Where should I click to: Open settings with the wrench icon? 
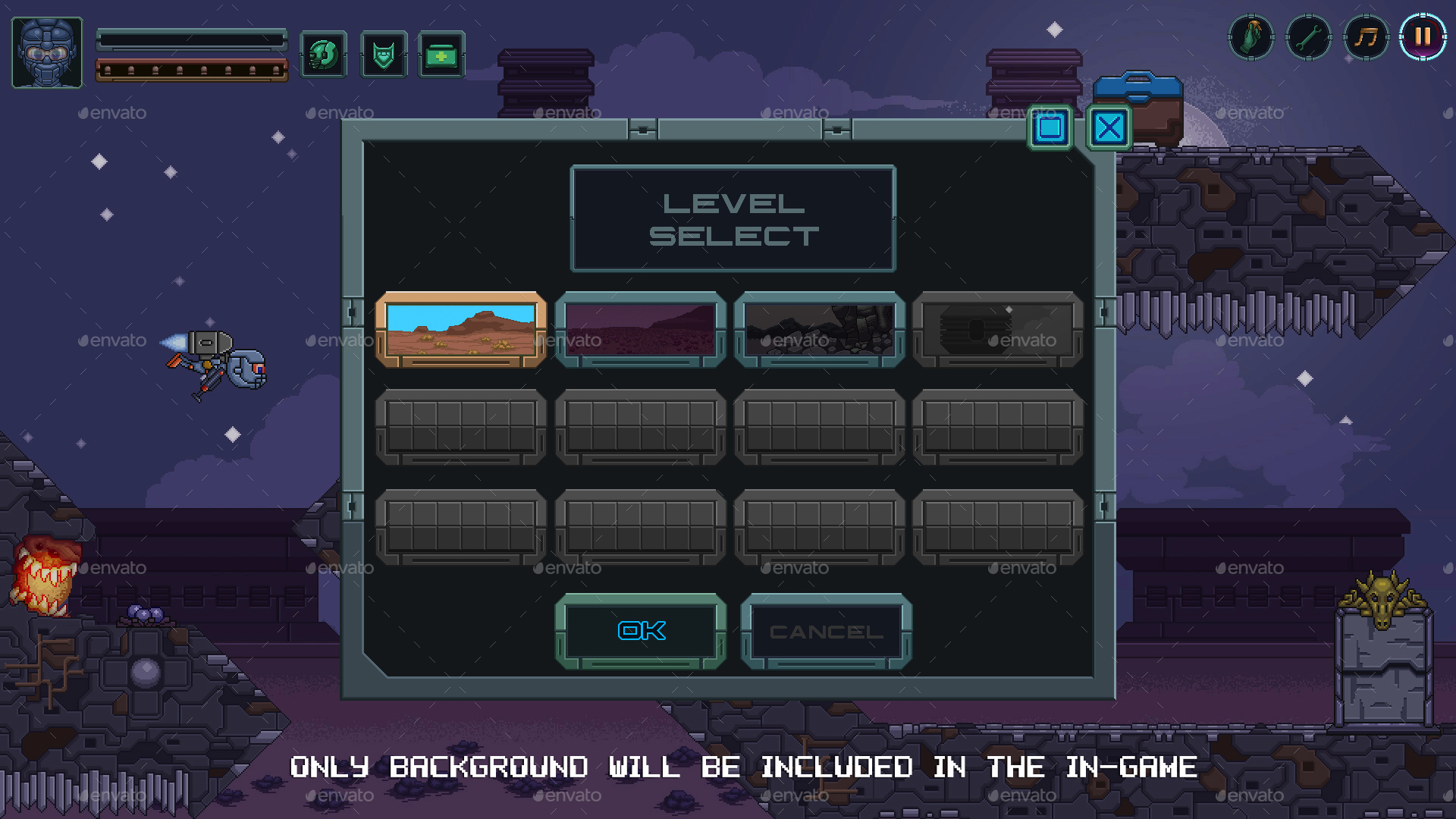point(1308,36)
